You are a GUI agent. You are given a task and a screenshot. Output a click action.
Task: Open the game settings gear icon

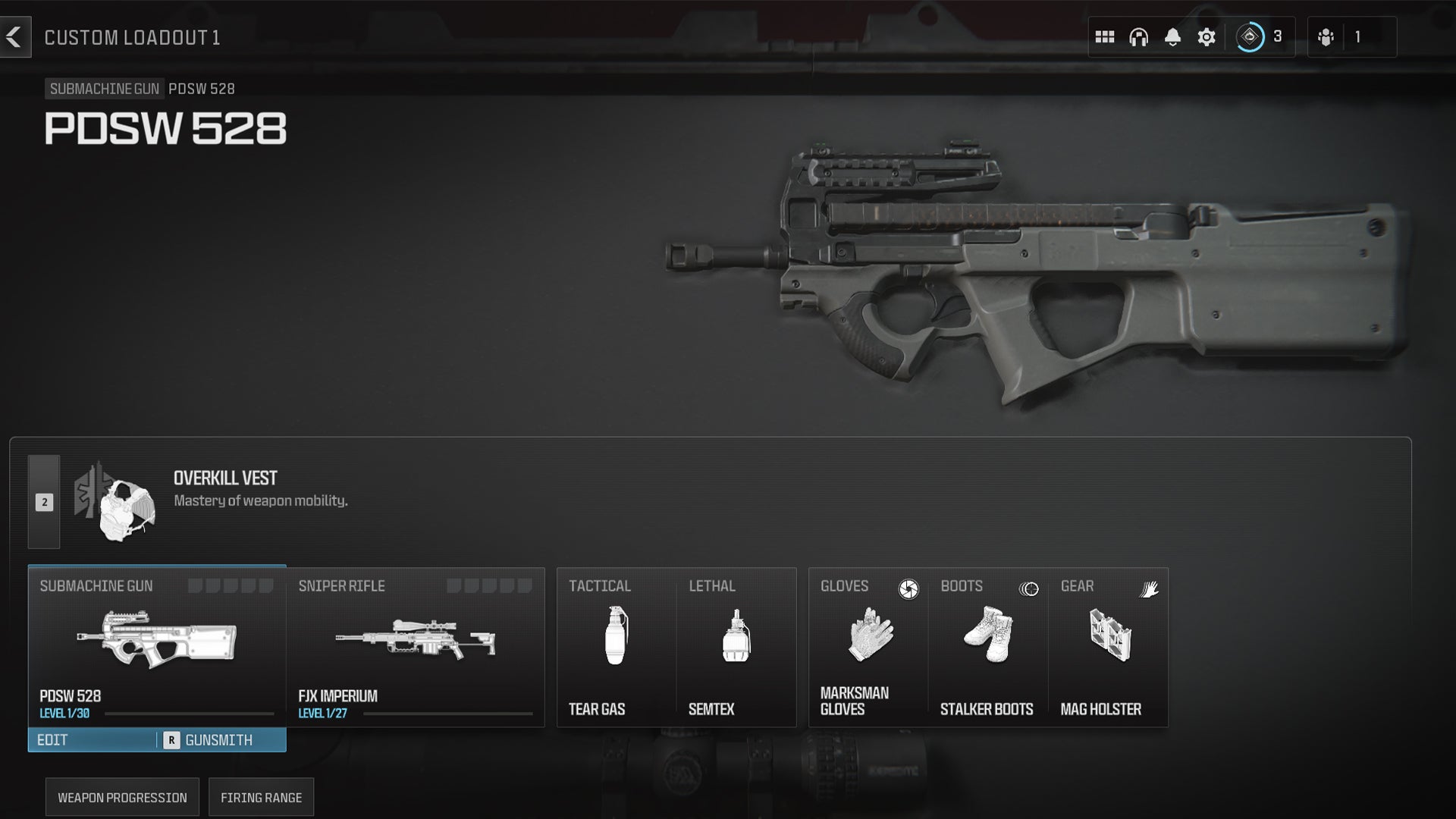1207,35
